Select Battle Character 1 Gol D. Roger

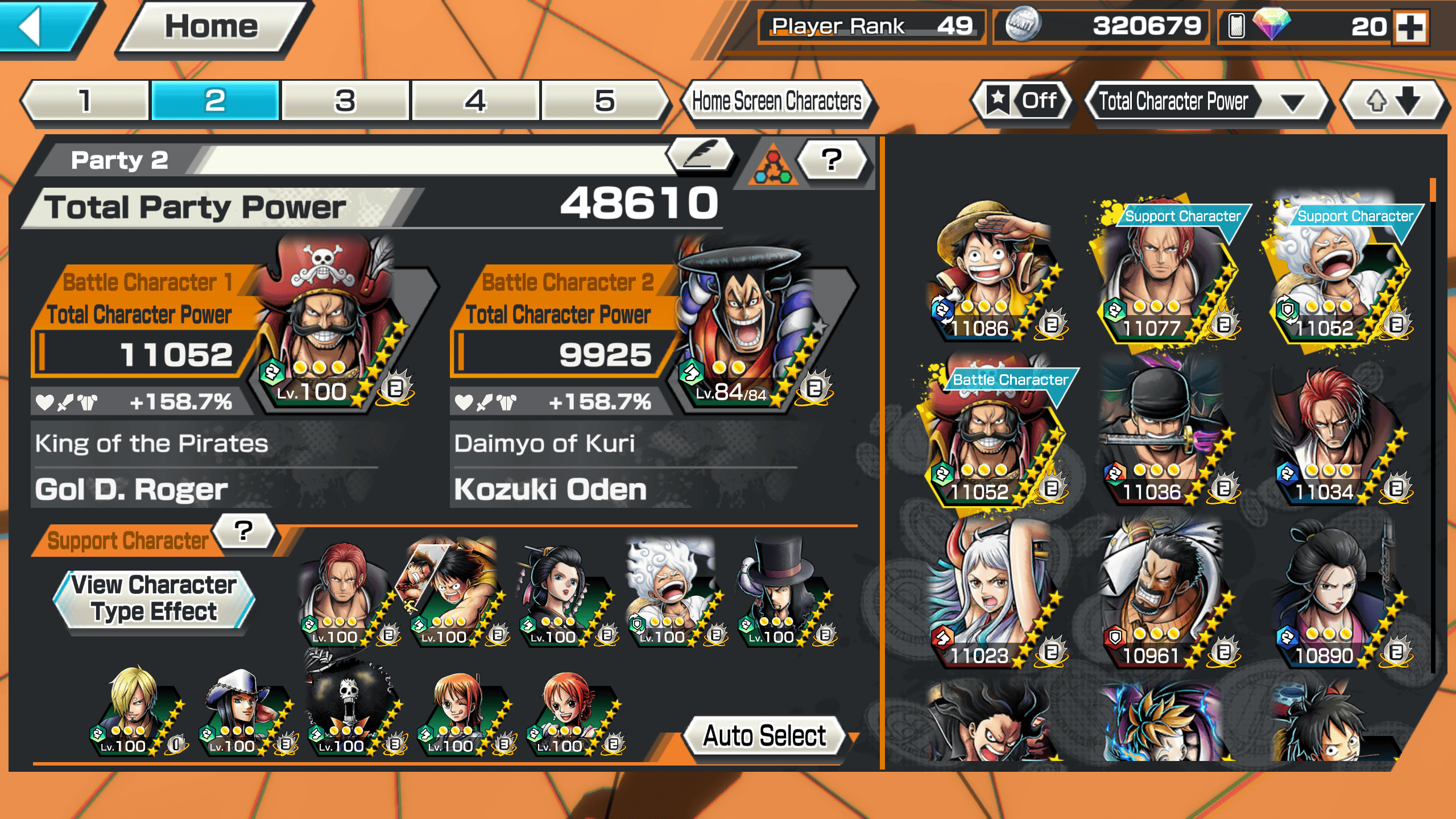(x=330, y=330)
